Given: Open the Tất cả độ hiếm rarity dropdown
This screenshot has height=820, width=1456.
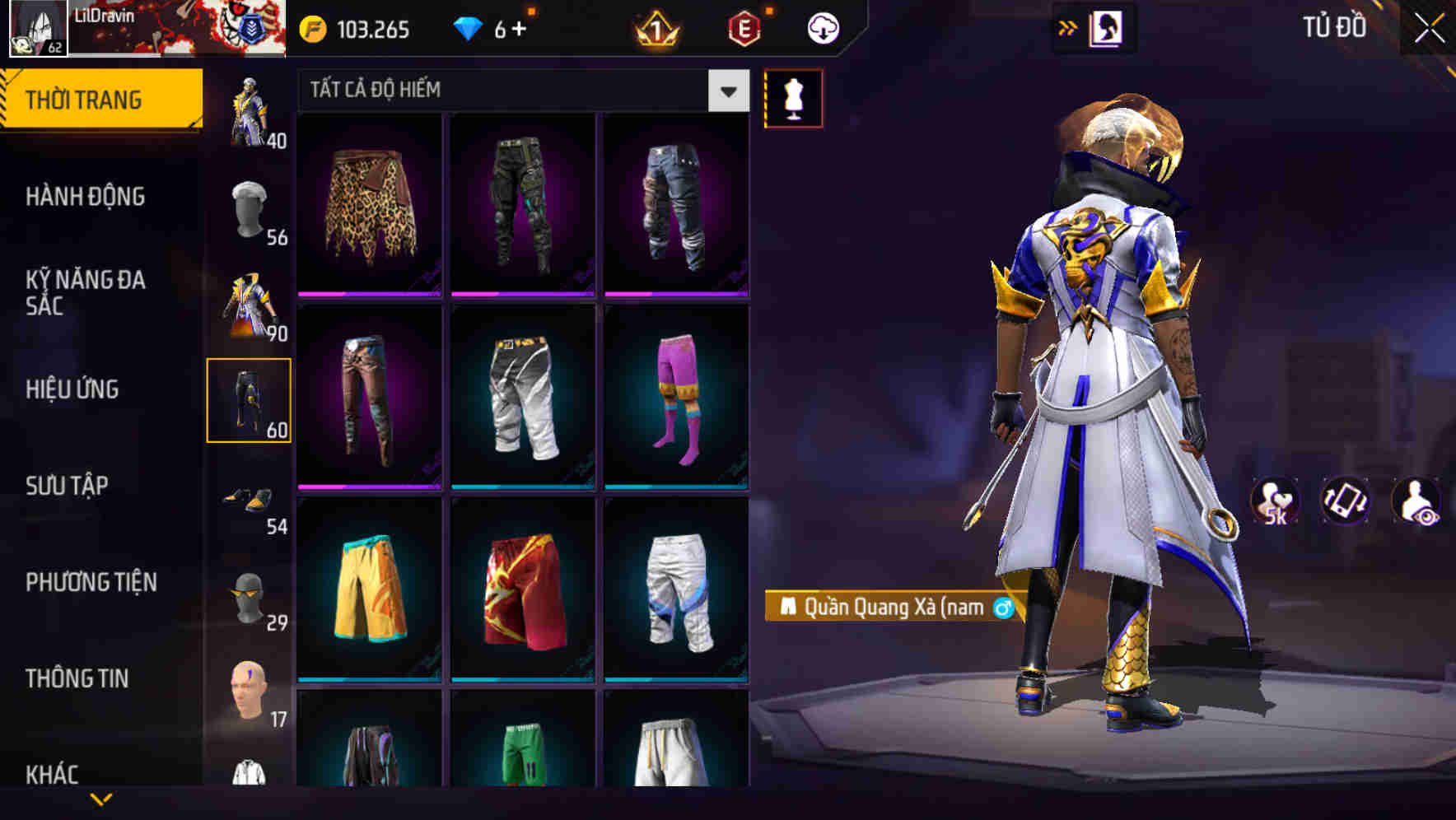Looking at the screenshot, I should click(x=519, y=91).
